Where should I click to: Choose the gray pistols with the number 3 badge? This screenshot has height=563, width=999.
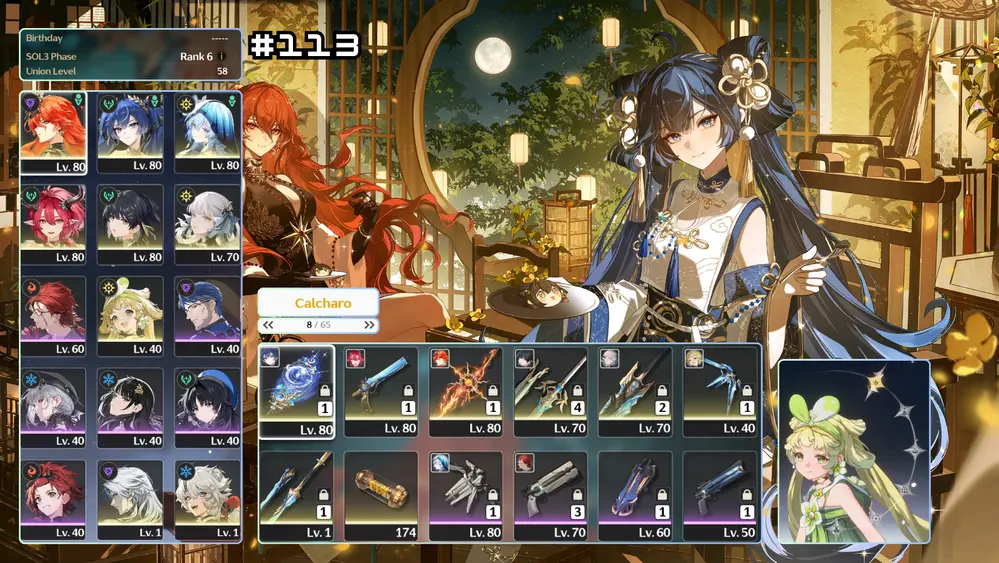pyautogui.click(x=551, y=495)
